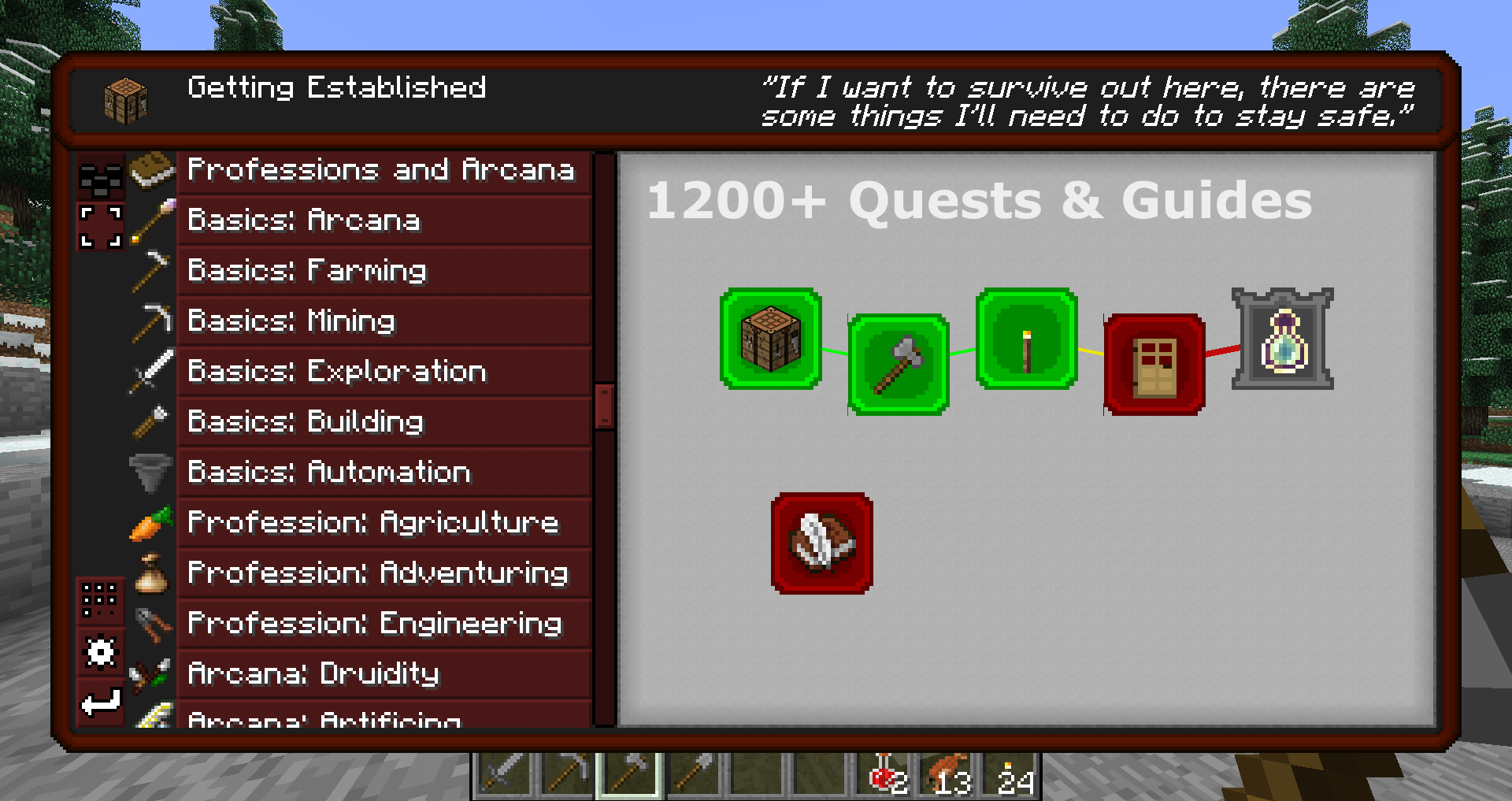Viewport: 1512px width, 801px height.
Task: Click the back arrow to exit quest book
Action: 101,699
